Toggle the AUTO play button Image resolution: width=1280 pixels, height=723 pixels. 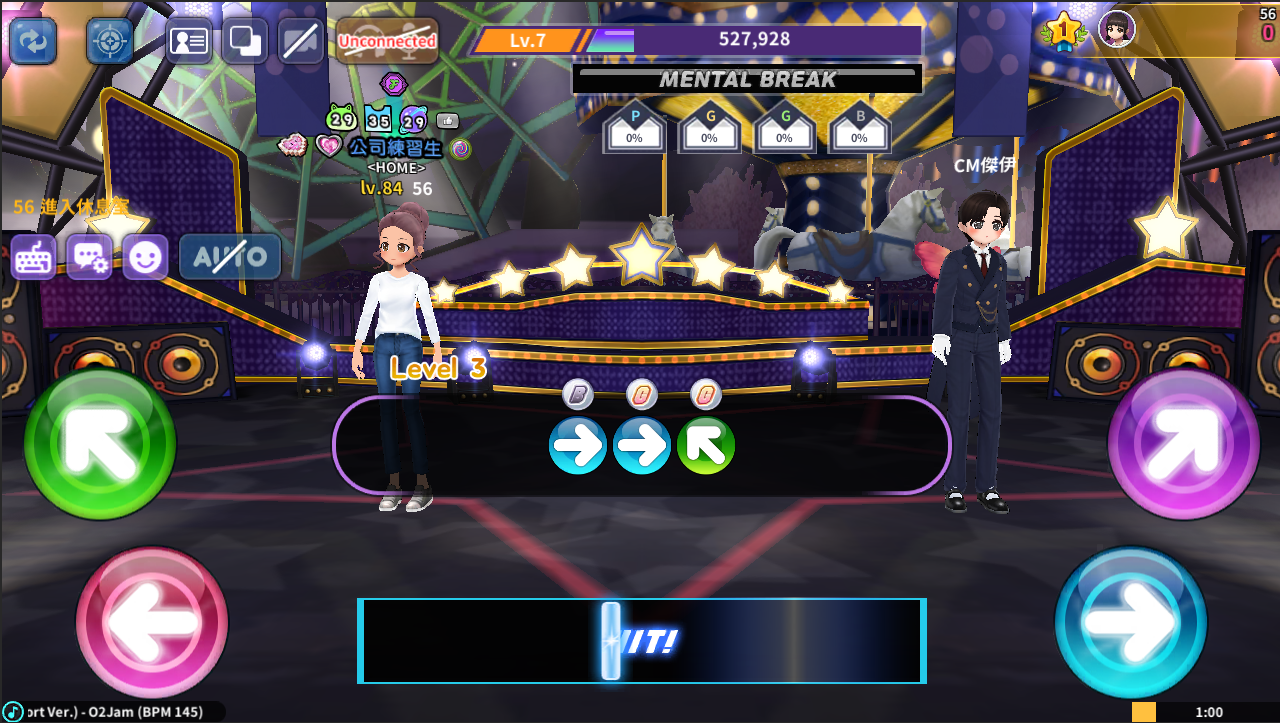click(x=230, y=257)
